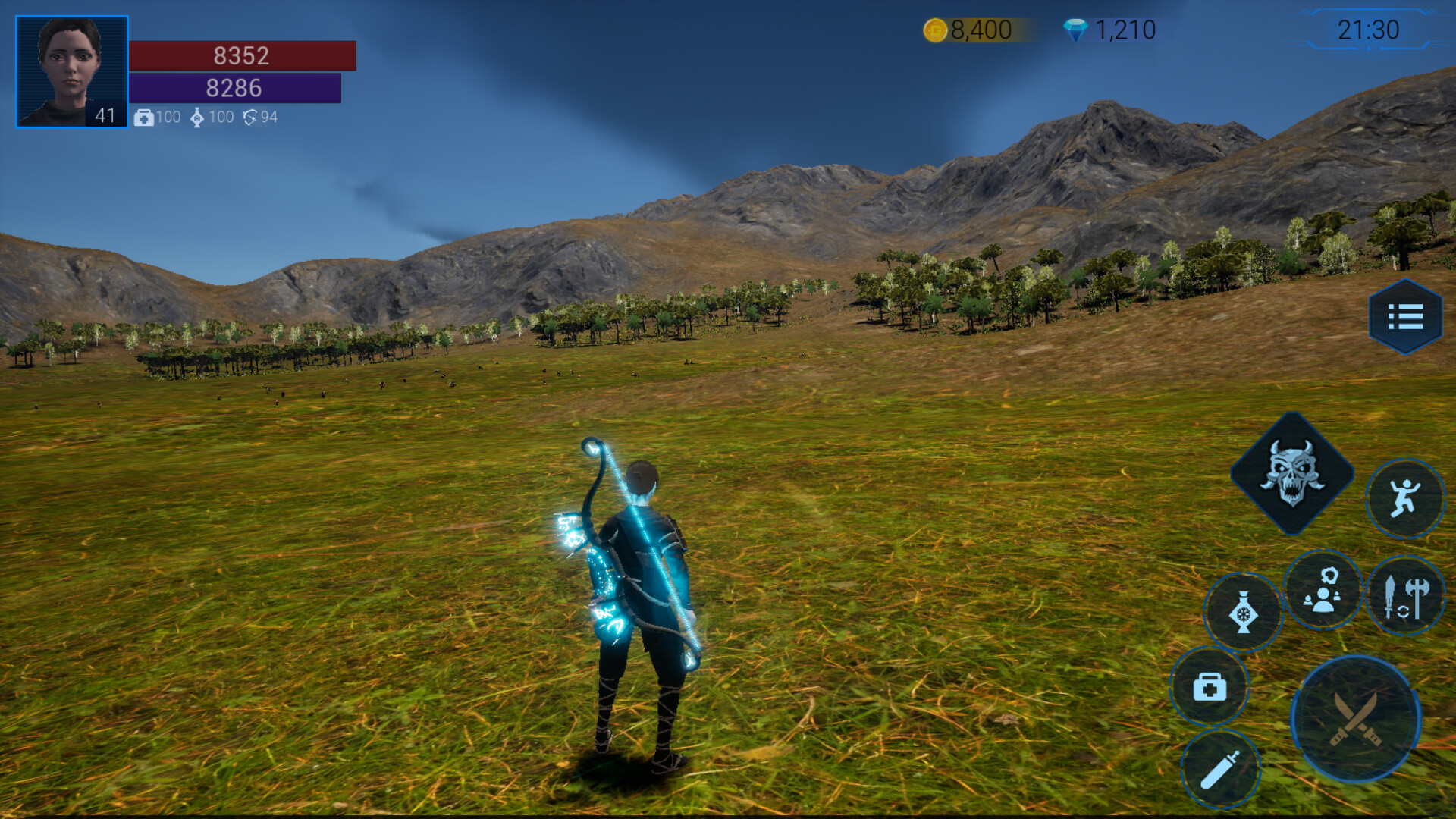Tap the potion stat icon showing 100

199,118
